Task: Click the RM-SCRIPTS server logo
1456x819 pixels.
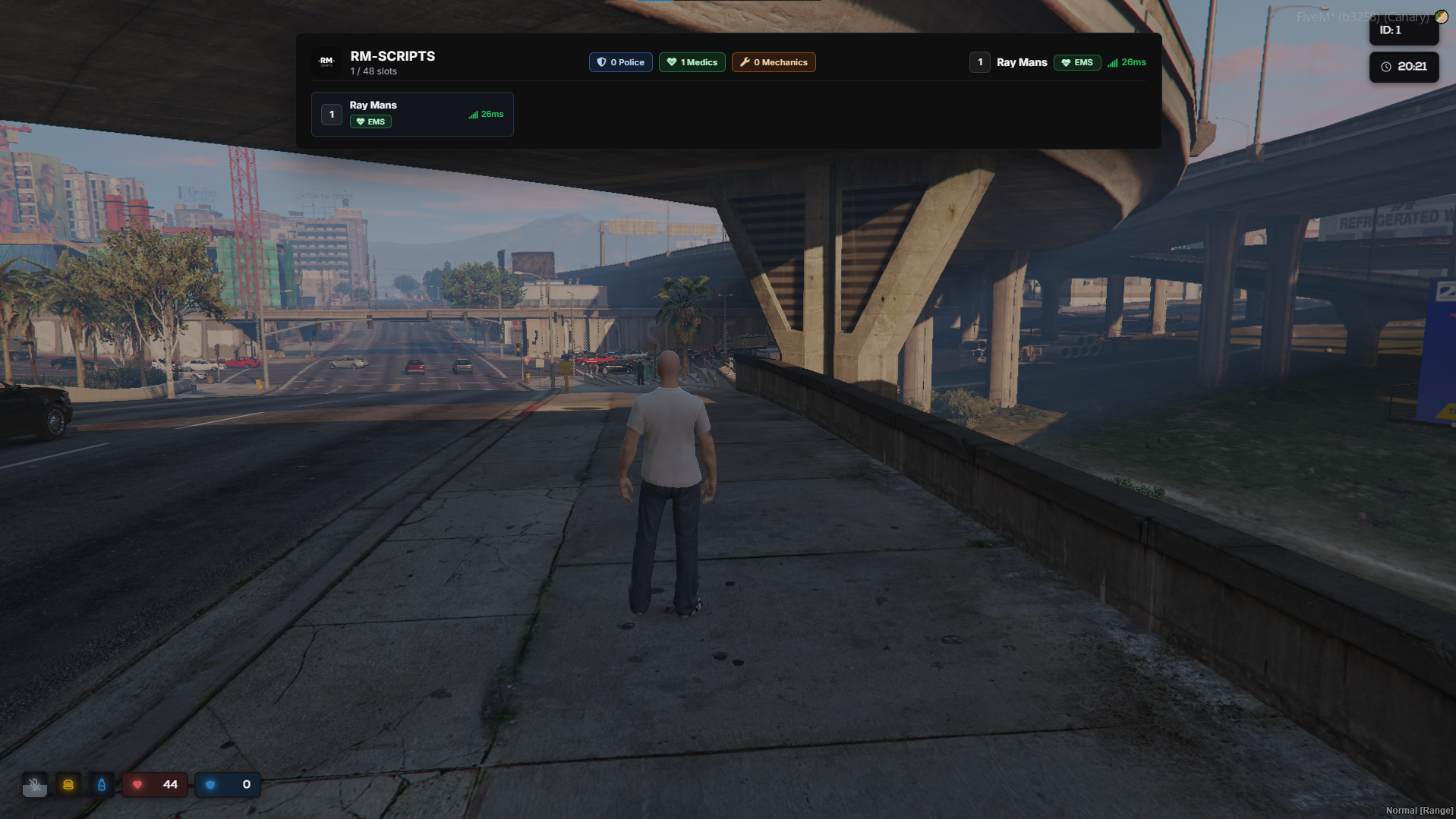Action: click(x=326, y=62)
